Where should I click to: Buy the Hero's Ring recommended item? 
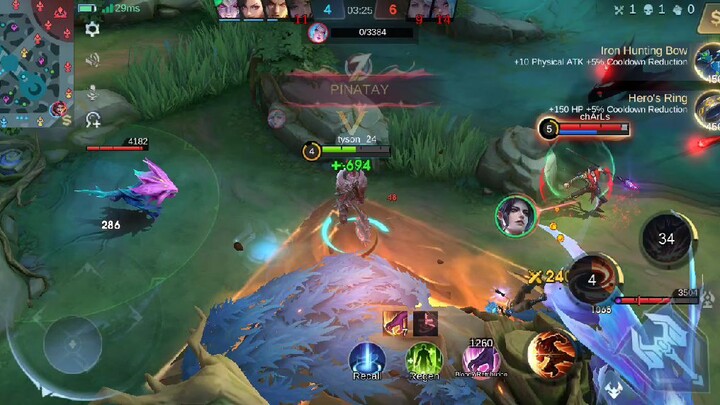coord(706,109)
